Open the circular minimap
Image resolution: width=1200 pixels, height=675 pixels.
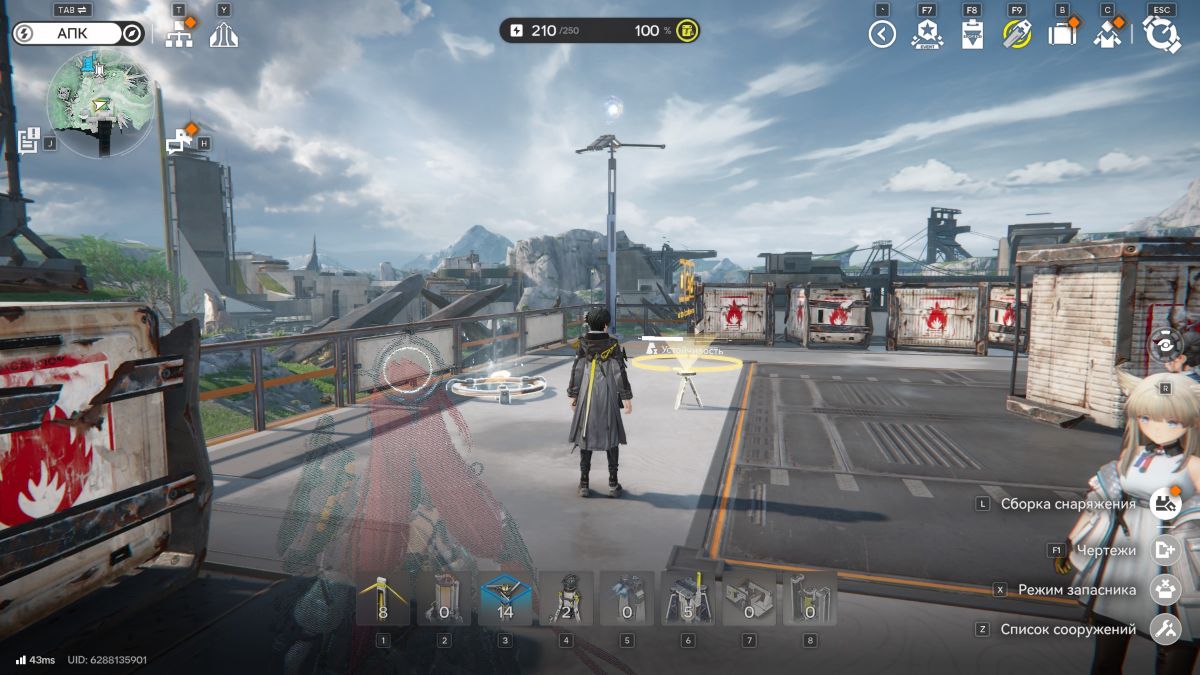point(100,104)
